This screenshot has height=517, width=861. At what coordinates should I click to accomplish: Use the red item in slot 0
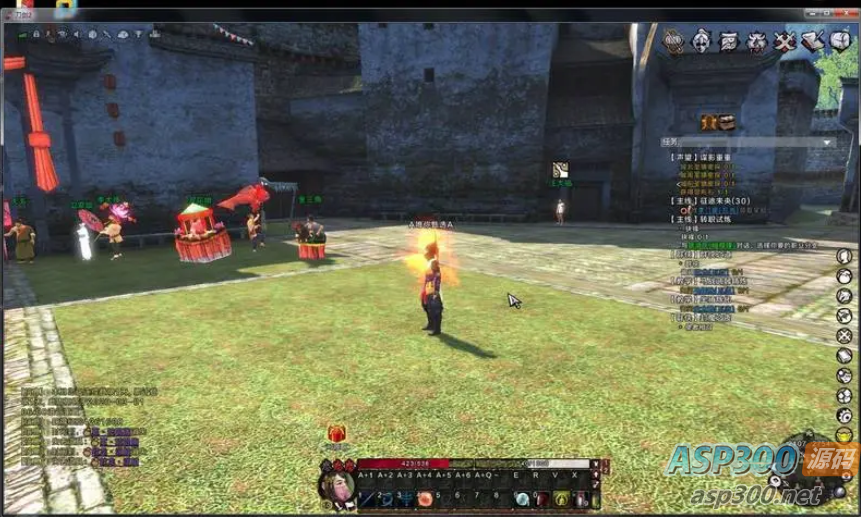[x=543, y=498]
